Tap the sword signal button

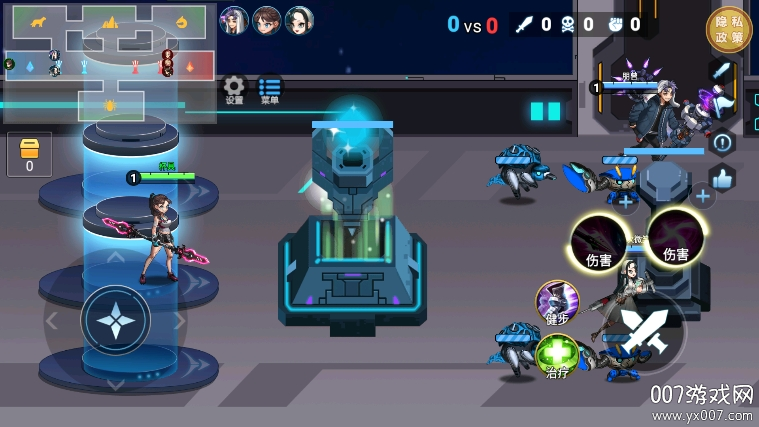click(722, 72)
